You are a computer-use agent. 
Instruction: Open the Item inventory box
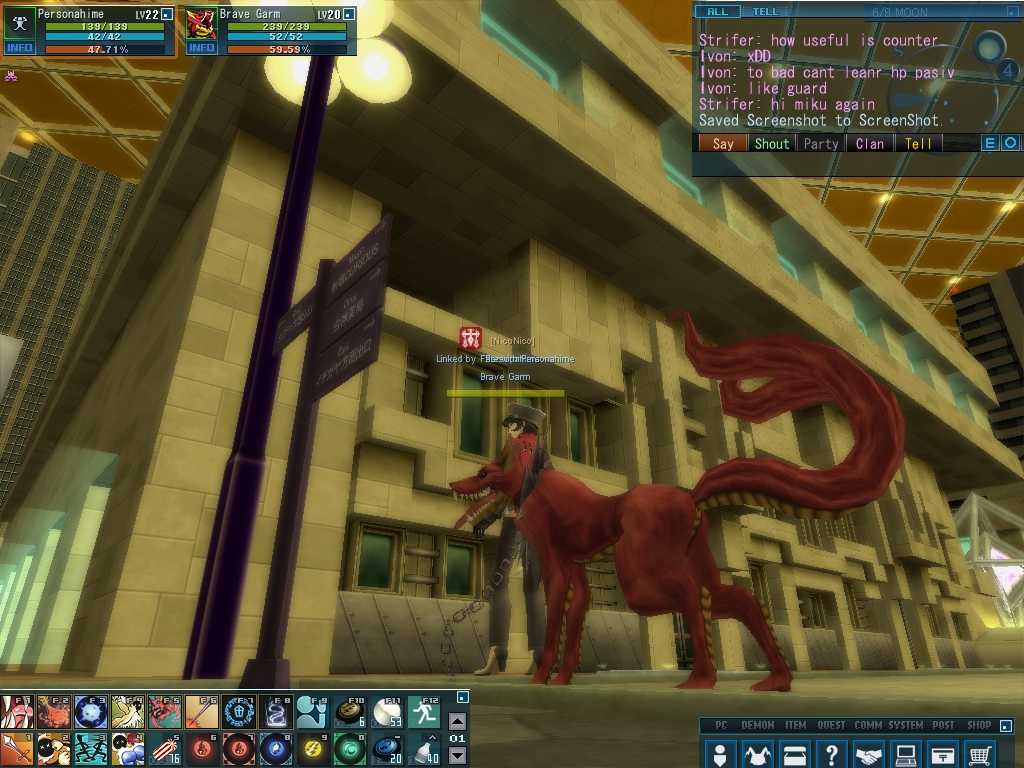(x=794, y=754)
